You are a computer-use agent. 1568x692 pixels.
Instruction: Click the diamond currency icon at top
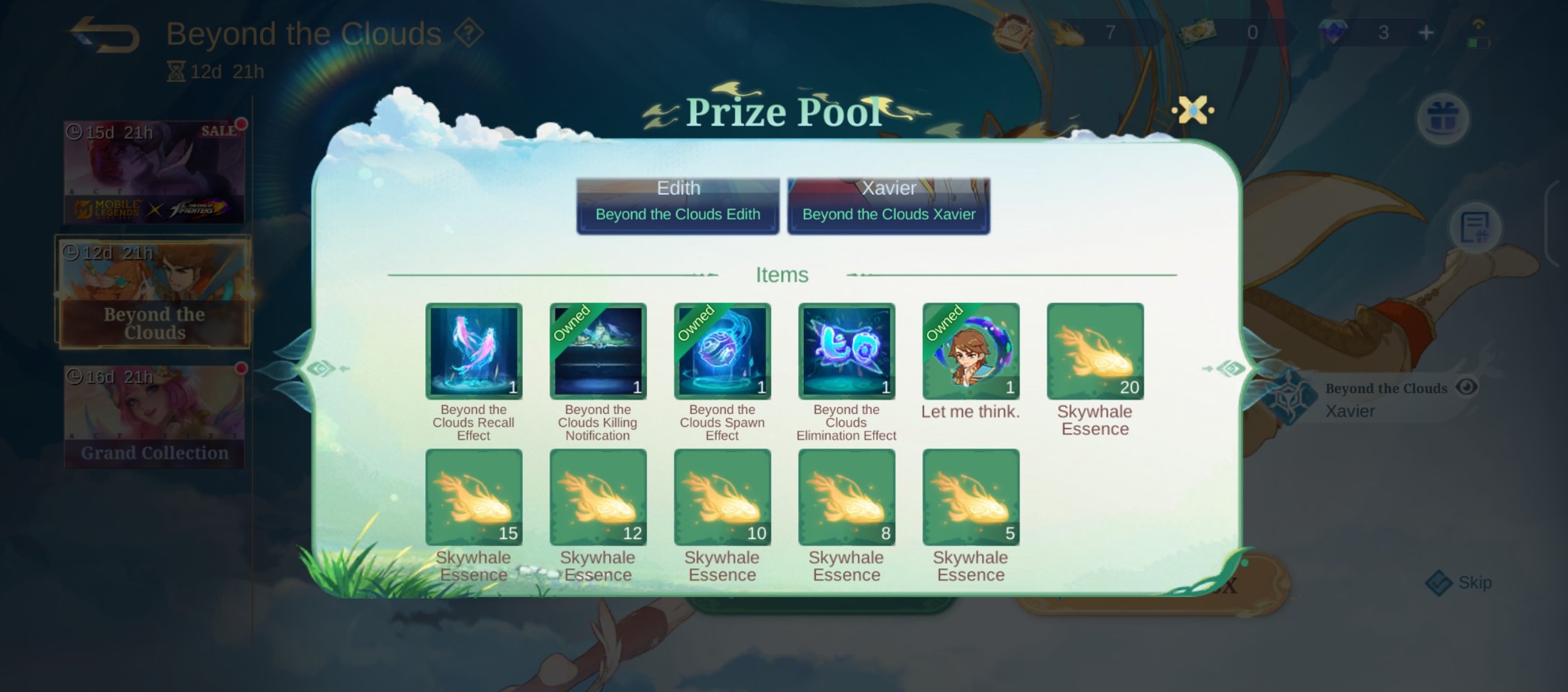pyautogui.click(x=1332, y=32)
